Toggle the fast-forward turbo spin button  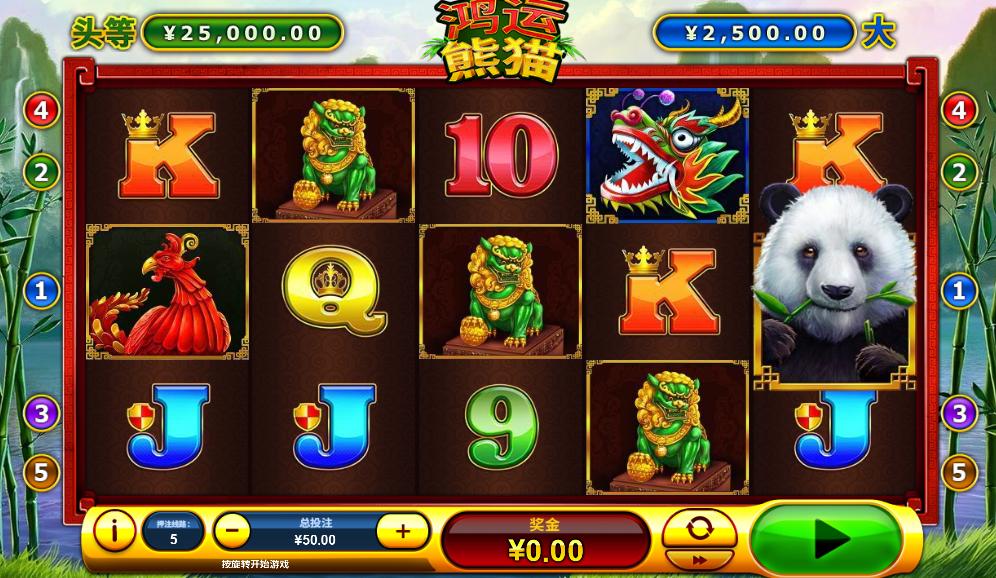tap(699, 560)
